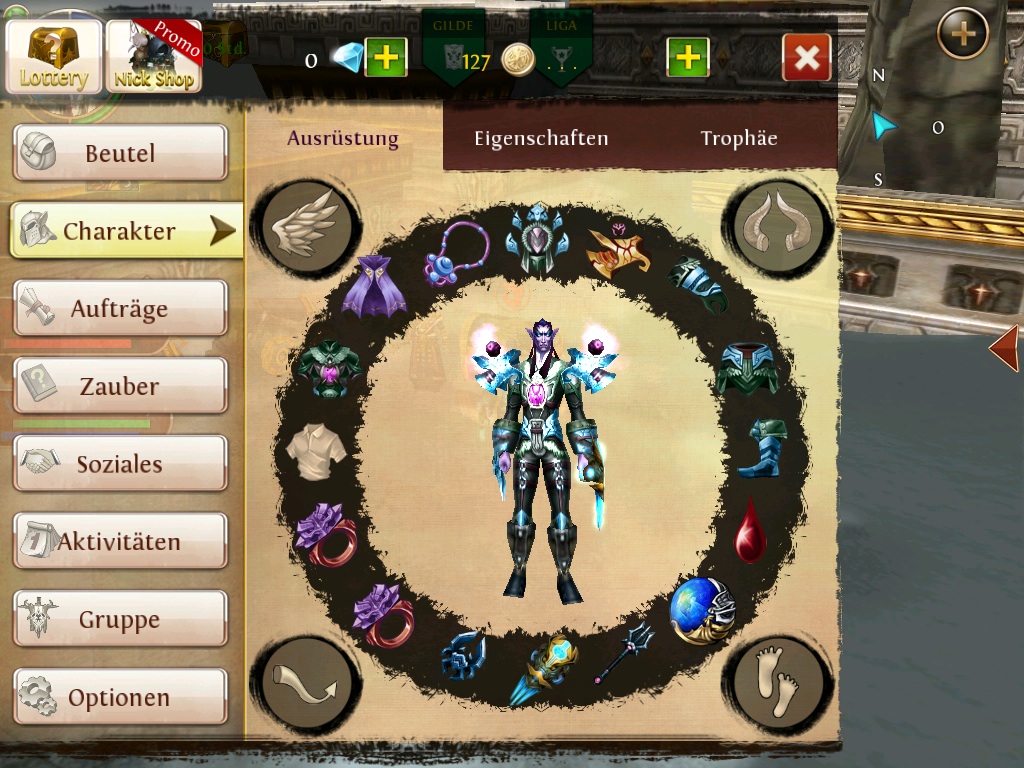Open the Optionen settings menu

click(120, 697)
